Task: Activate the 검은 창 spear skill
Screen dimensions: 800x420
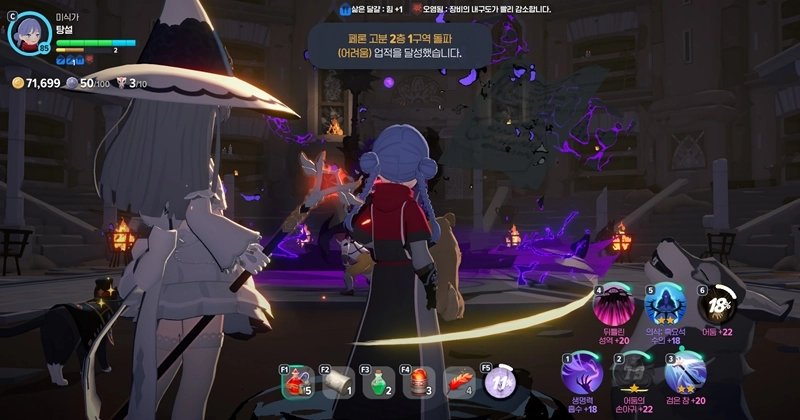Action: pyautogui.click(x=686, y=375)
